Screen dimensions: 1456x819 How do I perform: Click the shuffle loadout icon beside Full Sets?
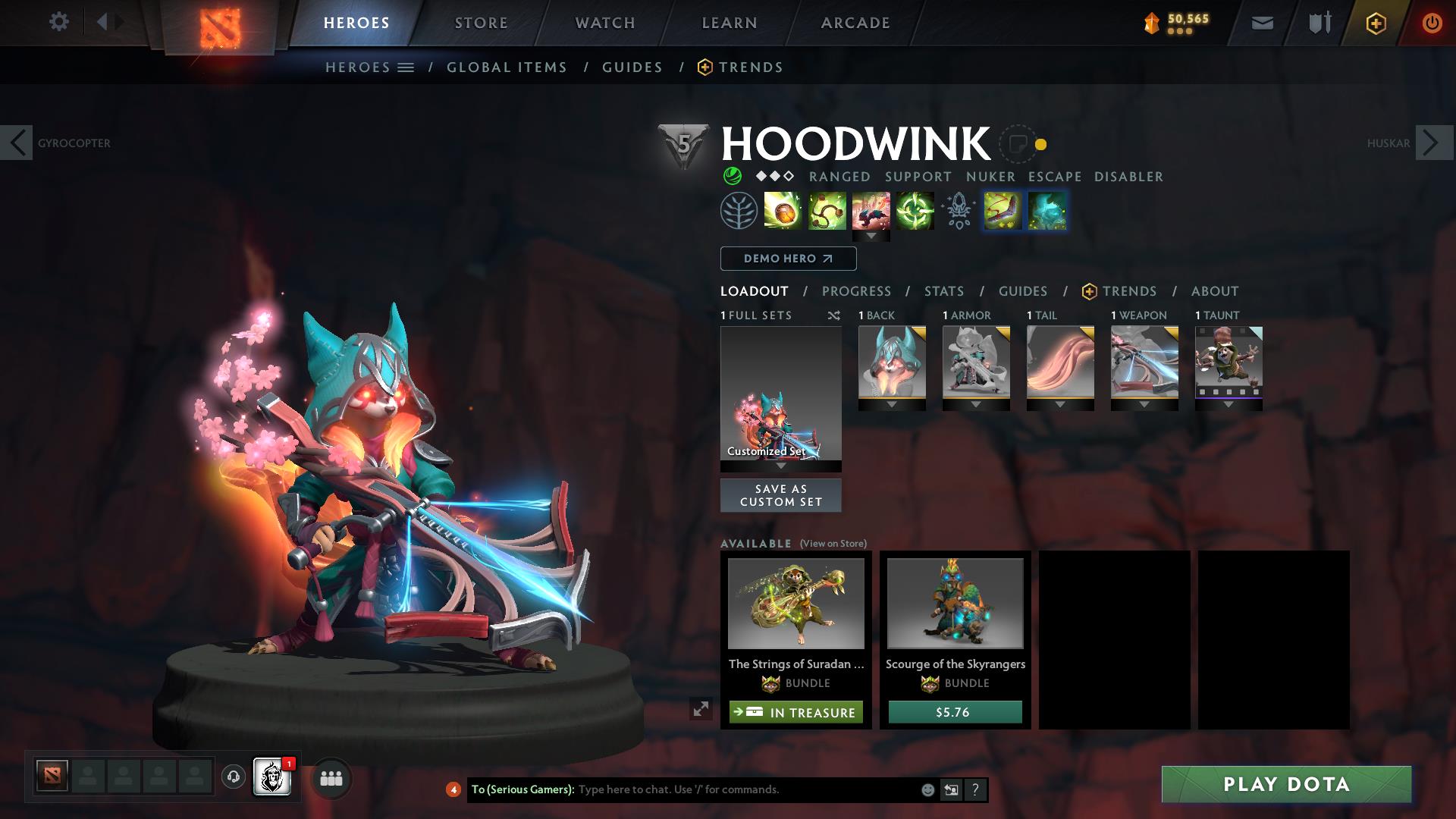(833, 315)
